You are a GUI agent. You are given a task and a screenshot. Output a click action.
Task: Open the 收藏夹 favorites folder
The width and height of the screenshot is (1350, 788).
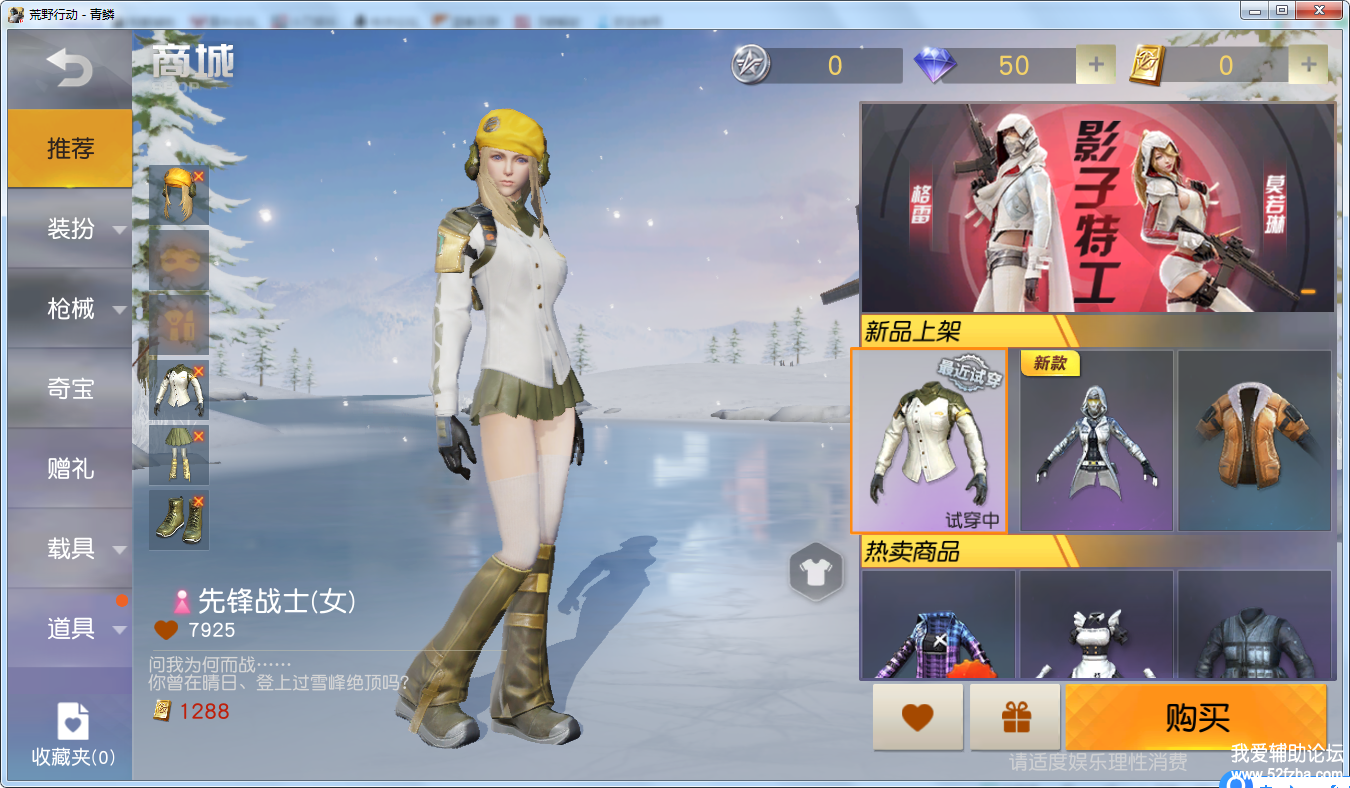click(x=73, y=734)
